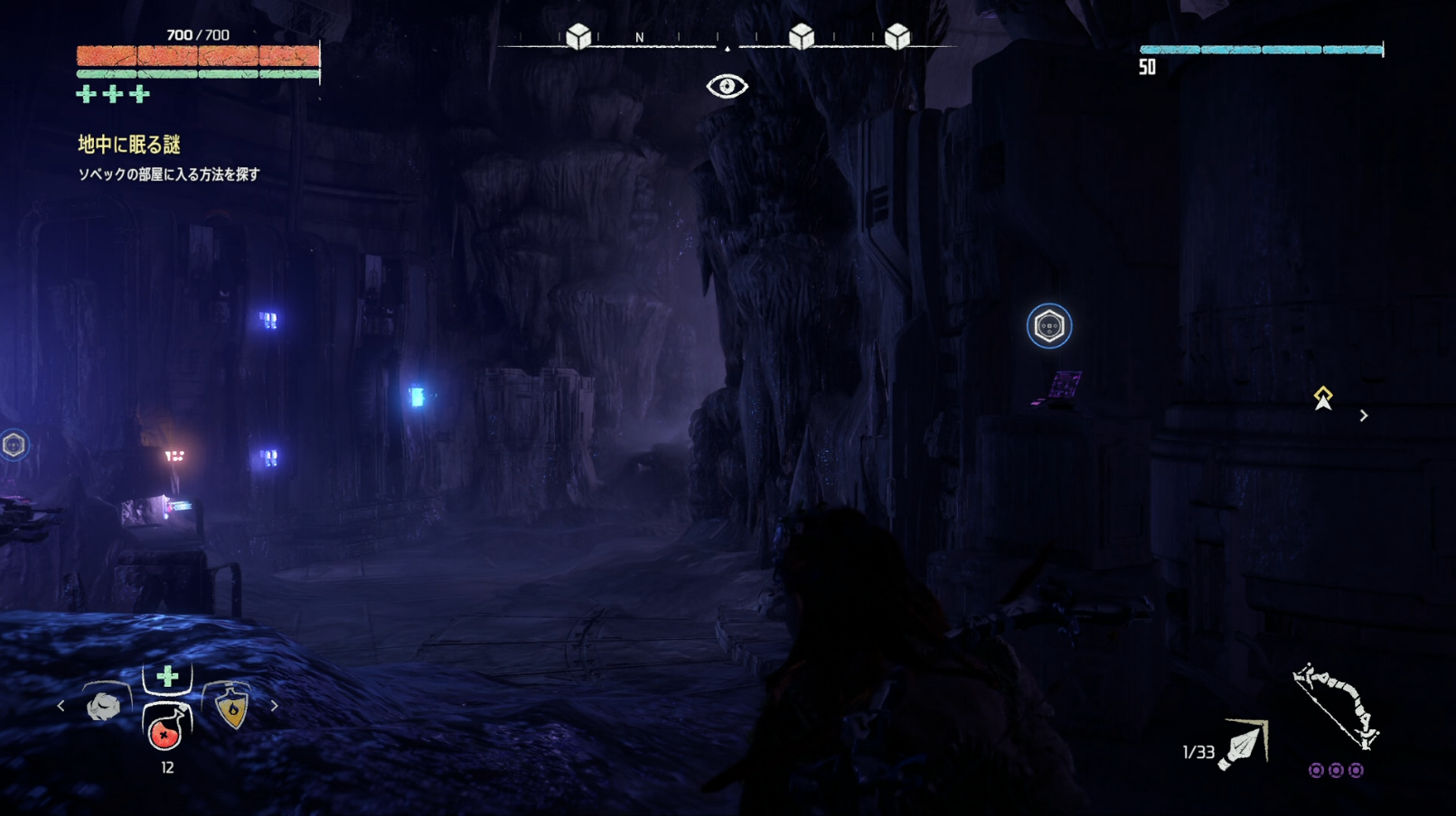The image size is (1456, 816).
Task: Select the yellow fire resist potion slot
Action: click(232, 708)
